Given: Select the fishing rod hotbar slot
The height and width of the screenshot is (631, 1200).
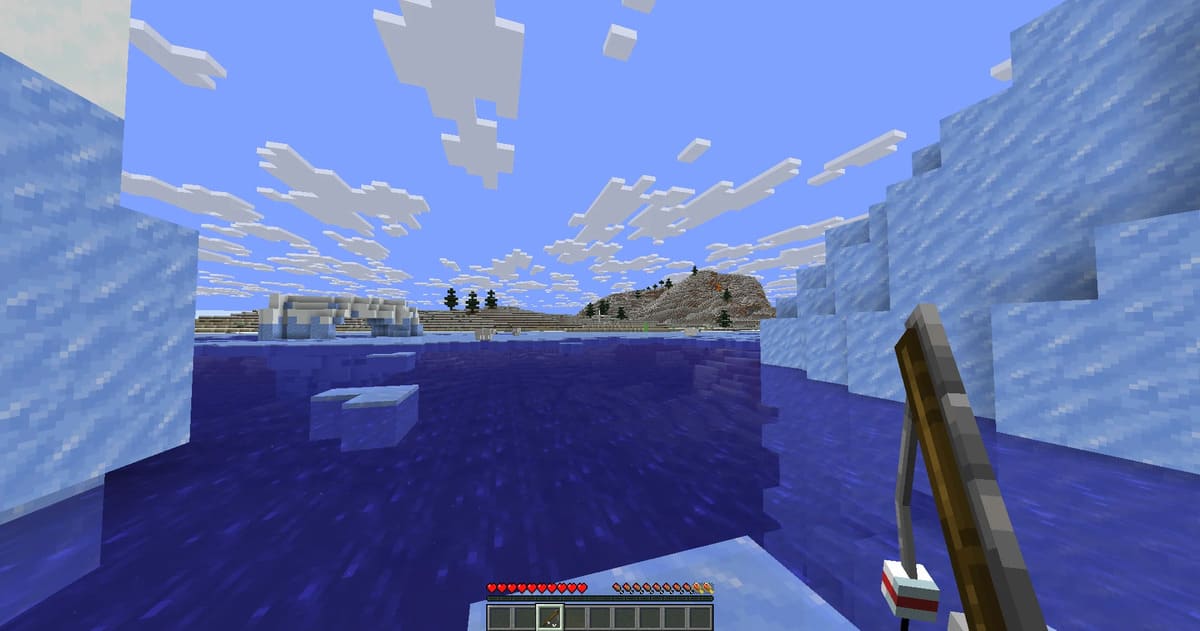Looking at the screenshot, I should click(550, 617).
